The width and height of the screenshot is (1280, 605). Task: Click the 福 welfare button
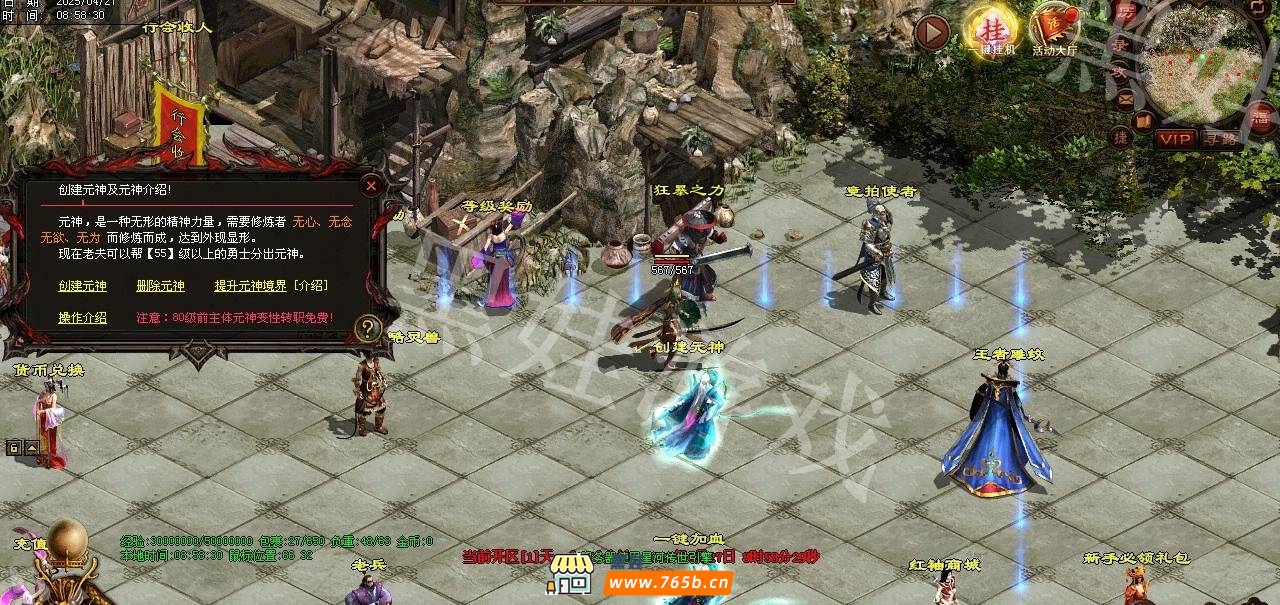(1258, 117)
